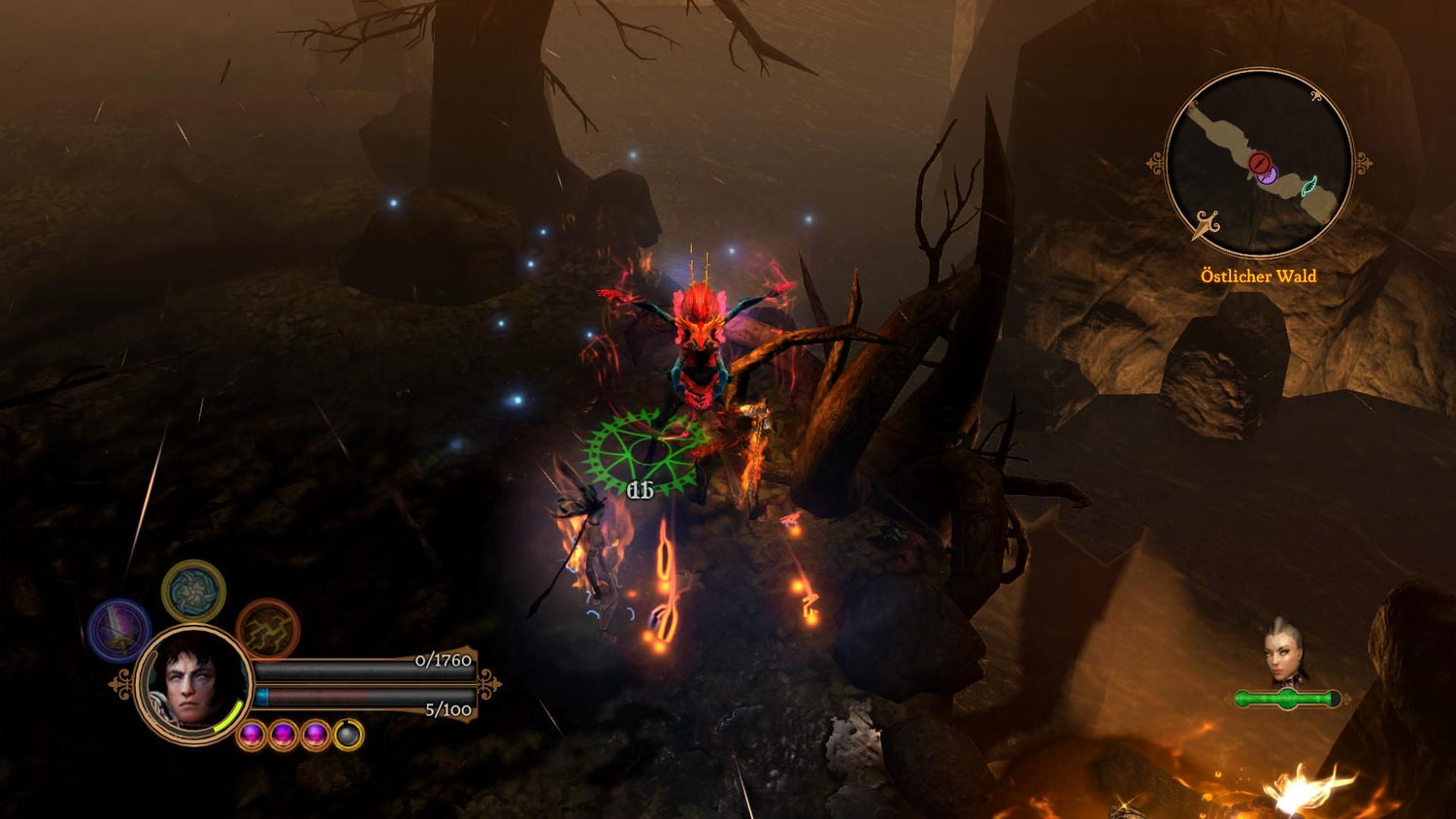Select the middle purple potion orb
The width and height of the screenshot is (1456, 819).
(x=281, y=734)
